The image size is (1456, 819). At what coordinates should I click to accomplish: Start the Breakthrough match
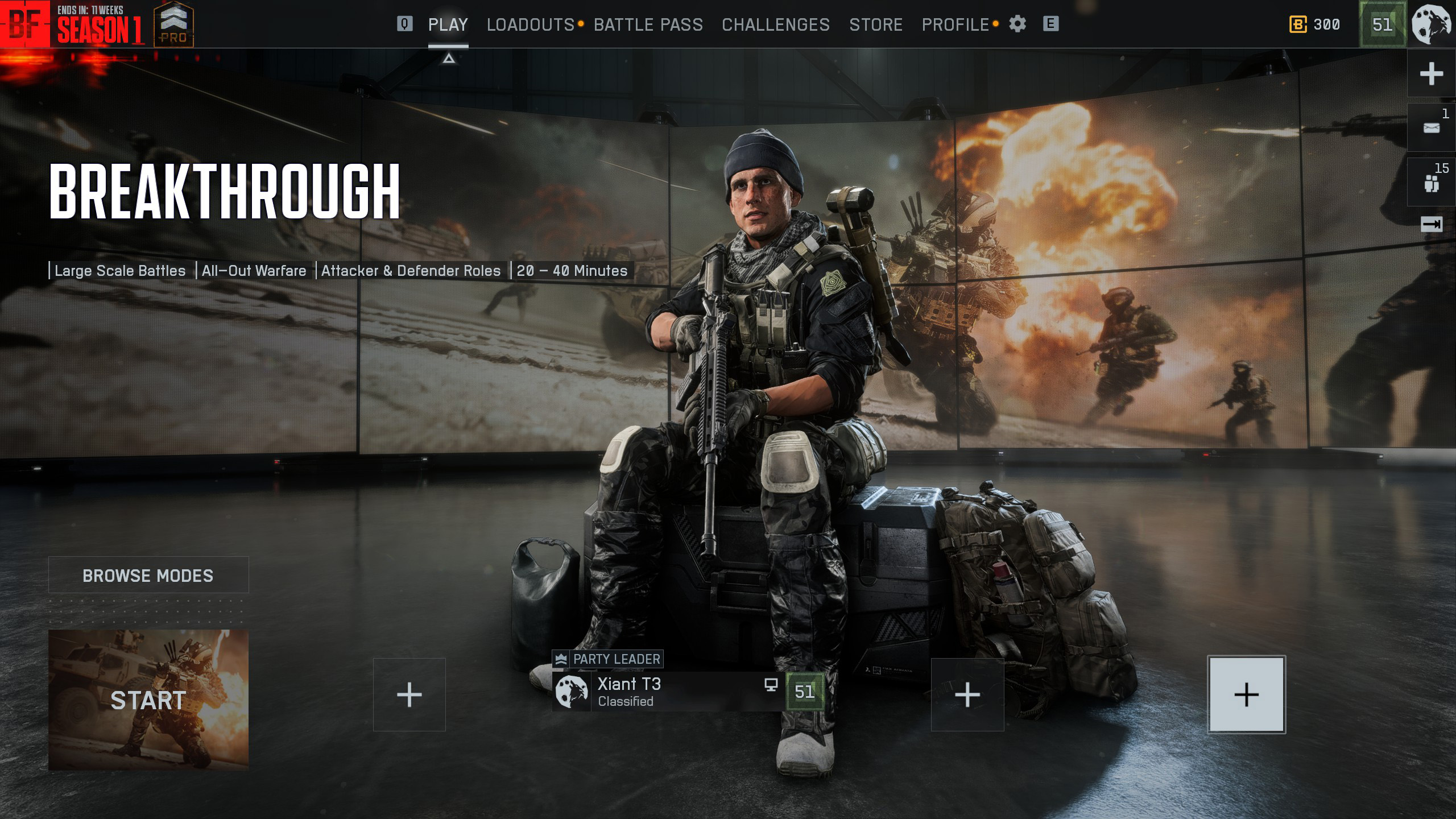pyautogui.click(x=148, y=700)
